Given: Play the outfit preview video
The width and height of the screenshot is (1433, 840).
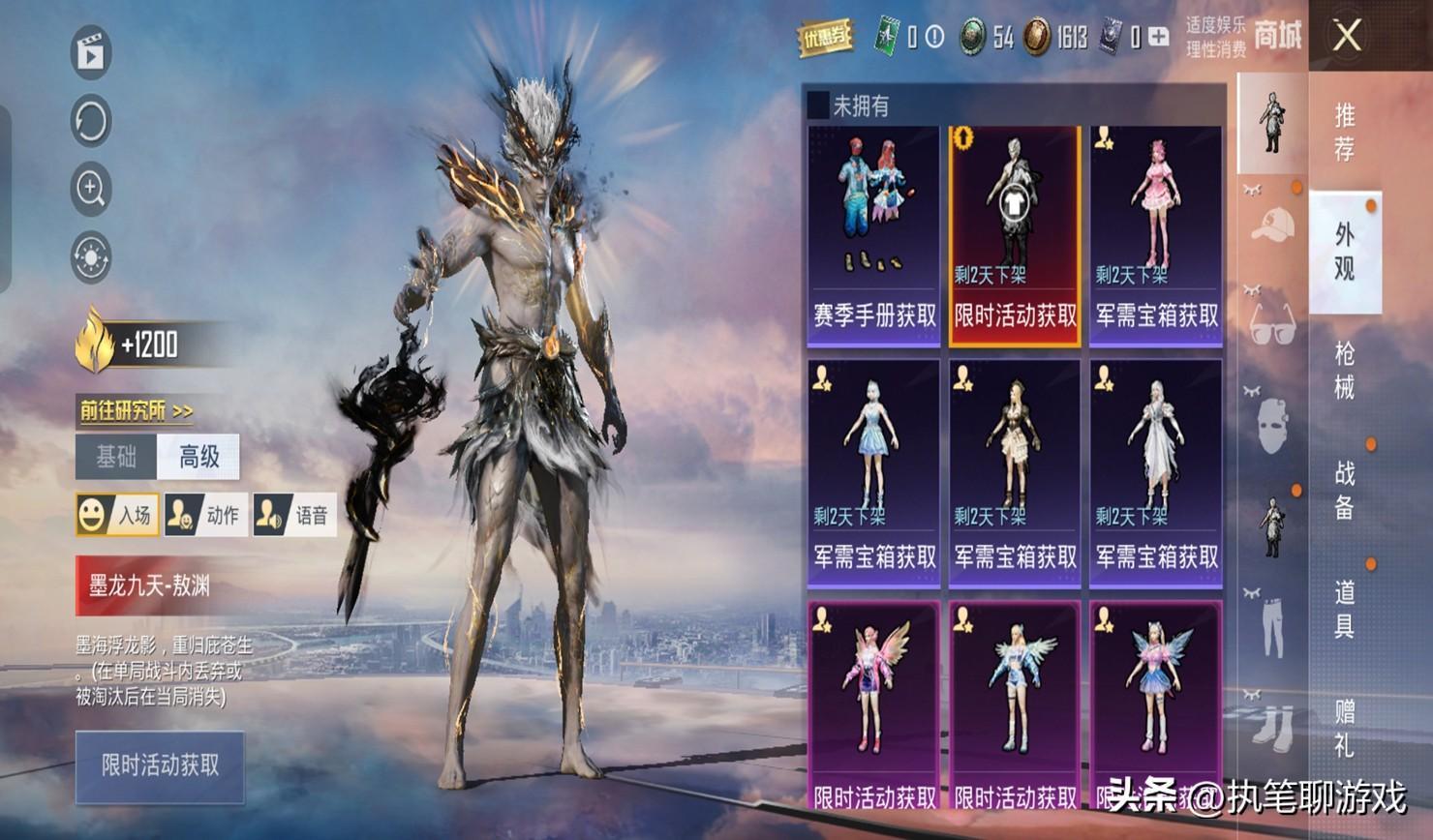Looking at the screenshot, I should point(91,53).
